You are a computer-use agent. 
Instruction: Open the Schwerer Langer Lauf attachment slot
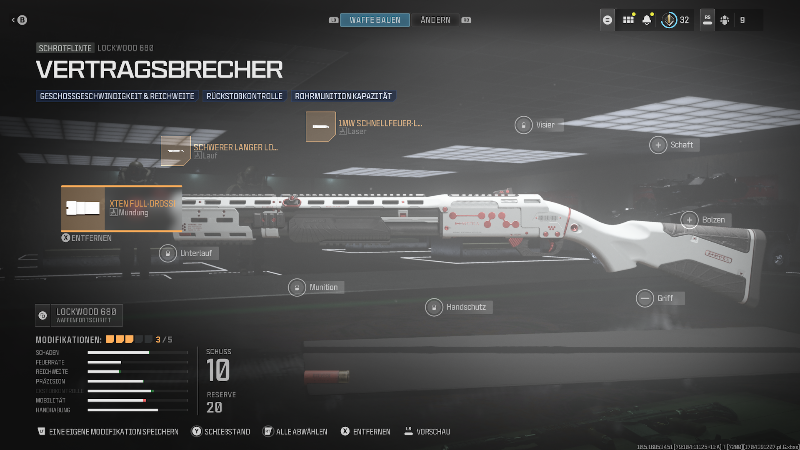(x=220, y=150)
